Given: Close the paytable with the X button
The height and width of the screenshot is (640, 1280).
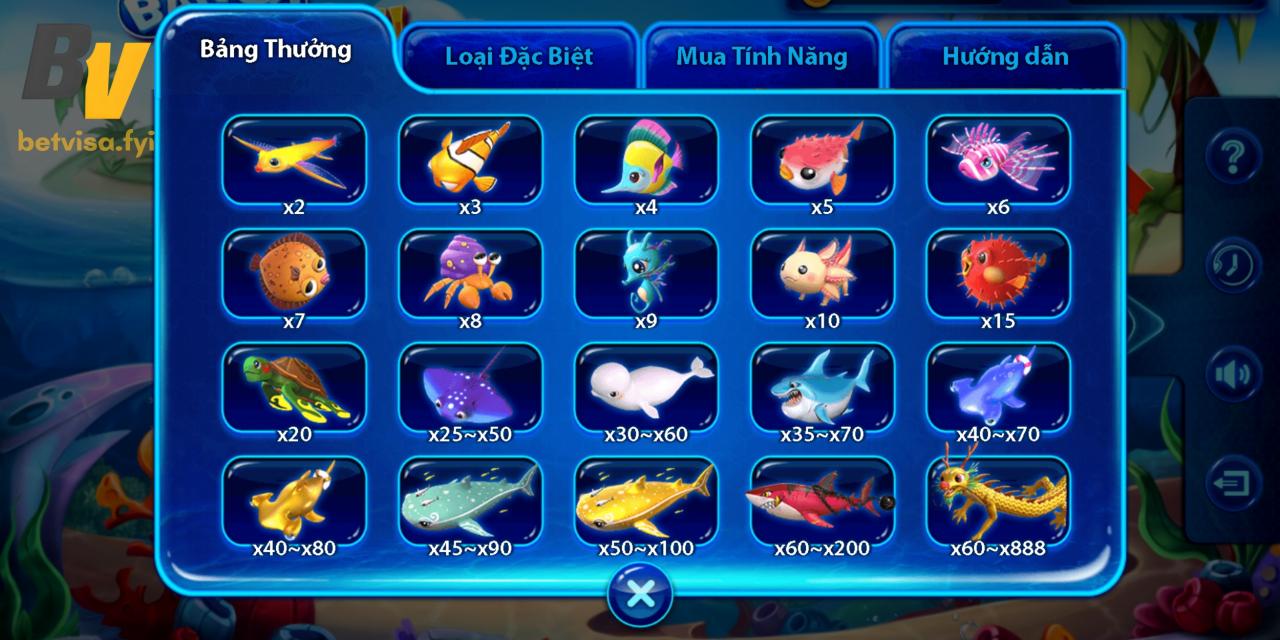Looking at the screenshot, I should pyautogui.click(x=640, y=595).
